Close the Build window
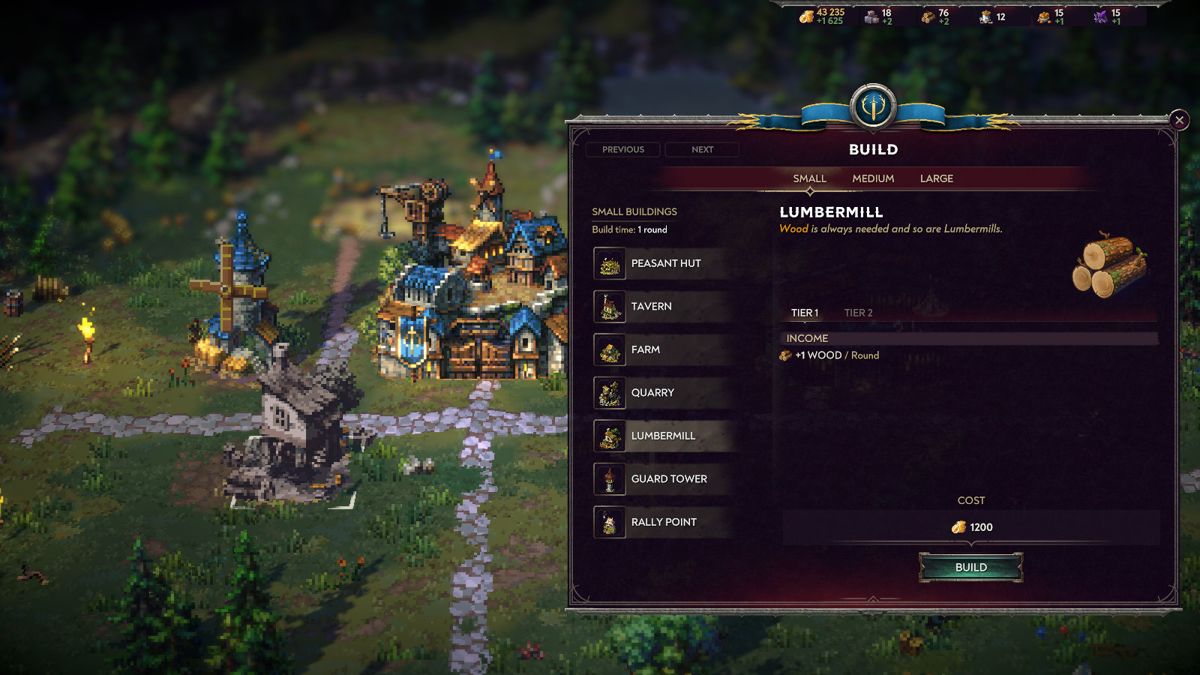 [x=1178, y=120]
